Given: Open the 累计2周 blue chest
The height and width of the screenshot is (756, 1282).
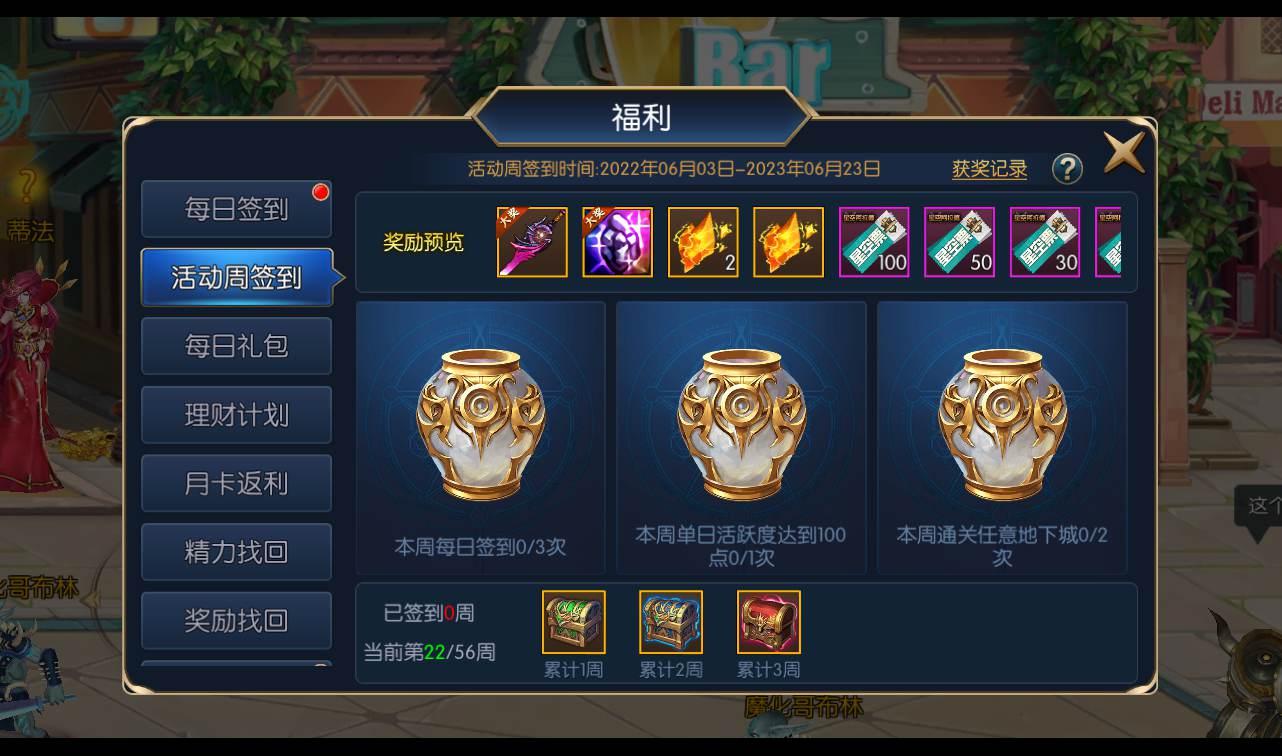Looking at the screenshot, I should (670, 622).
